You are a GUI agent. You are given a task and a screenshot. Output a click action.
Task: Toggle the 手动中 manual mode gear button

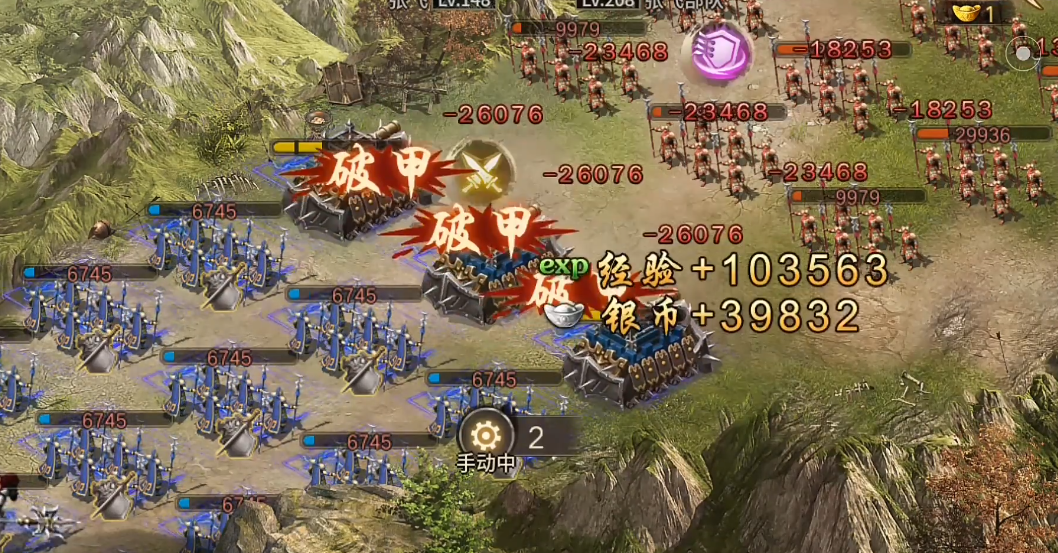click(486, 437)
